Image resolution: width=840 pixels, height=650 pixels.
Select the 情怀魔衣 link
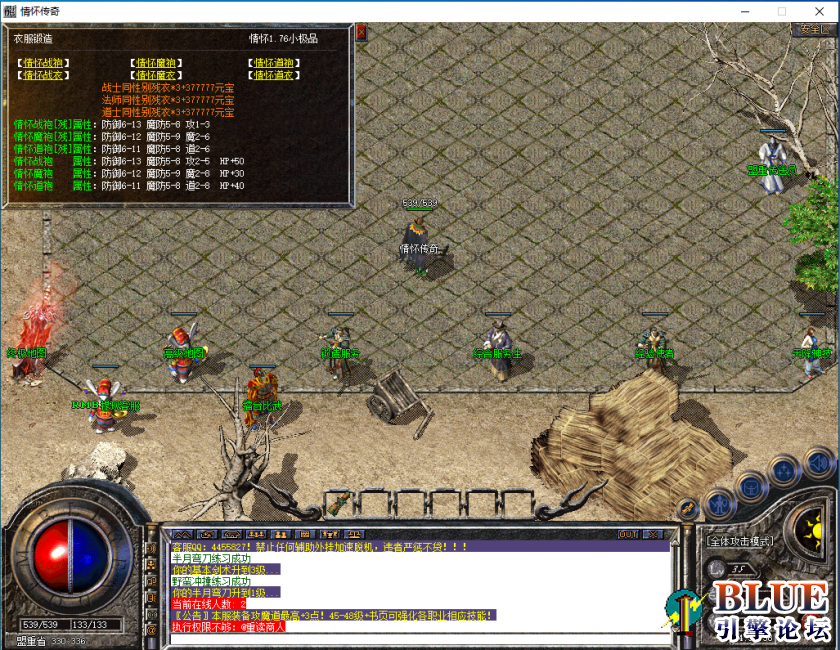click(156, 75)
